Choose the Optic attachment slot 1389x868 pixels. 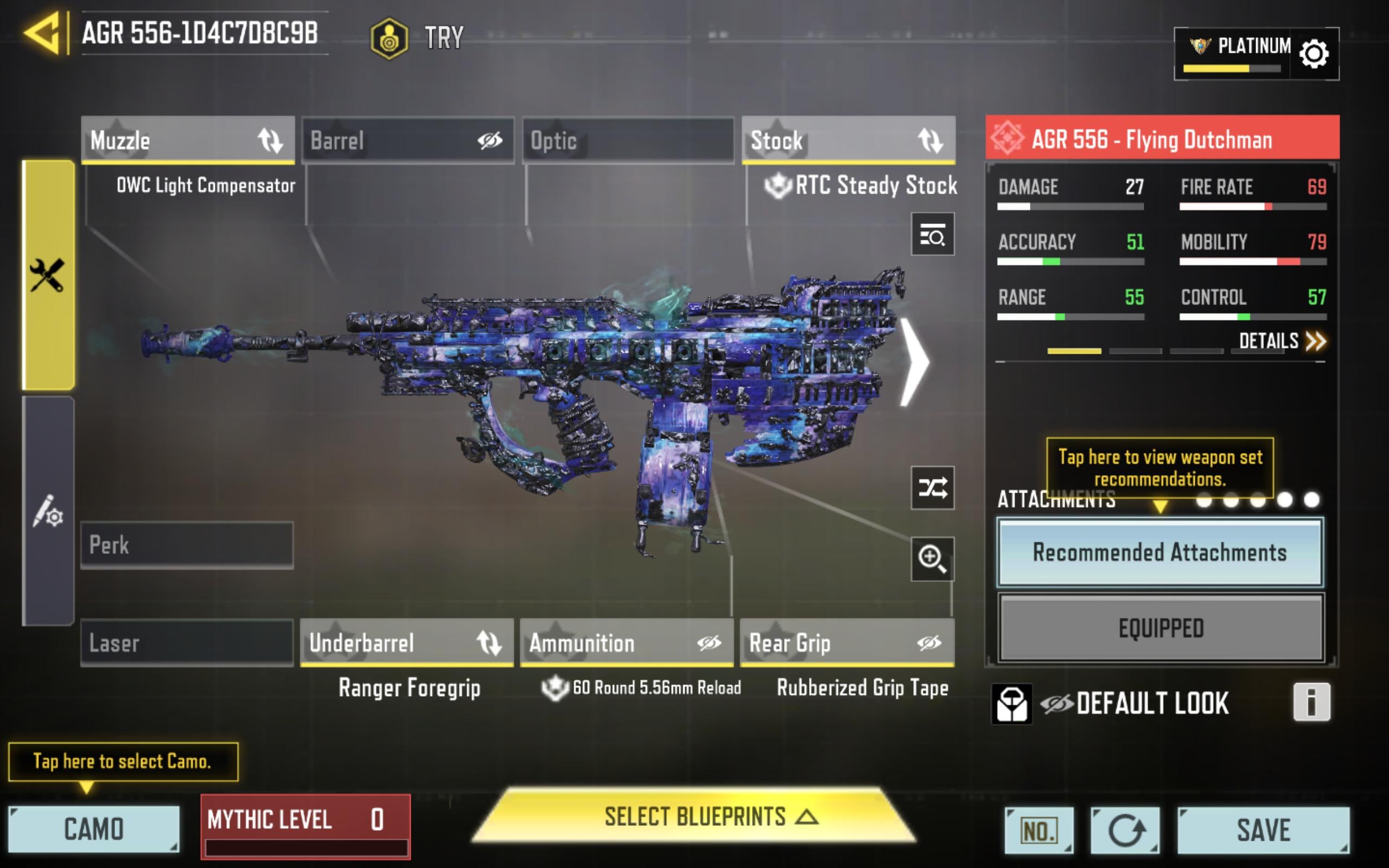coord(628,140)
